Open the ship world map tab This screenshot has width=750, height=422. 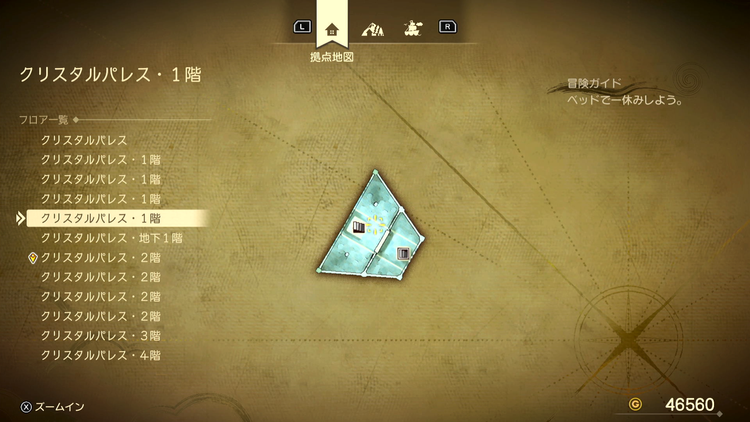410,28
